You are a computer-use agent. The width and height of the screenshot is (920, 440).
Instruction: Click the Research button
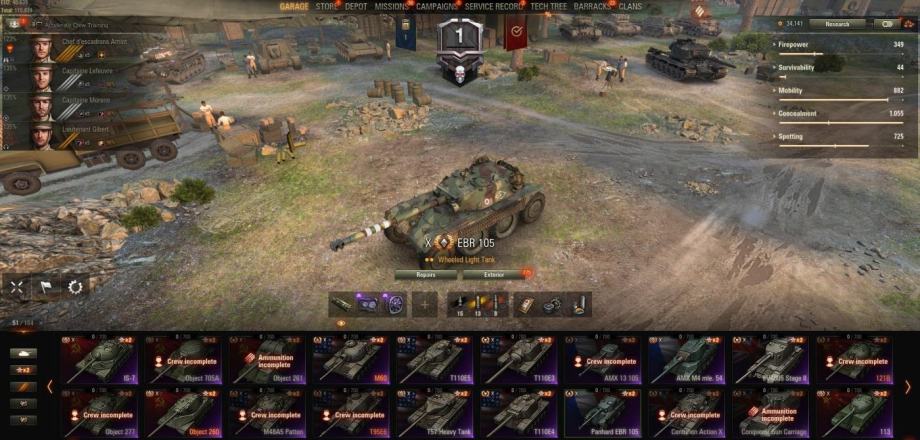[x=837, y=23]
